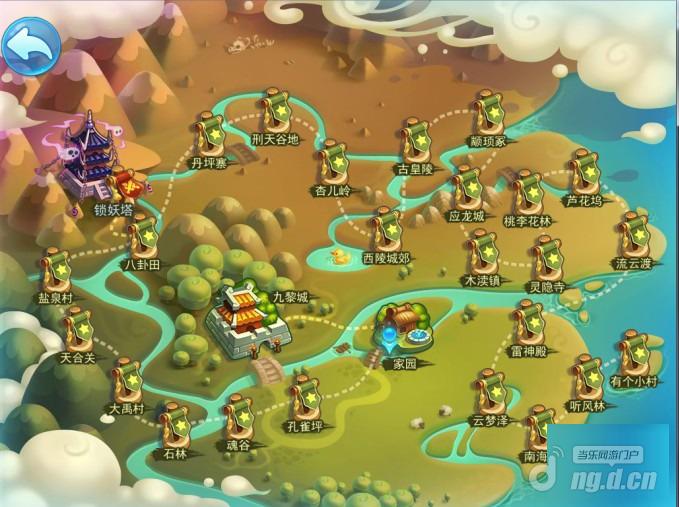
Task: Select the 应龙城 stage banner
Action: coord(466,188)
